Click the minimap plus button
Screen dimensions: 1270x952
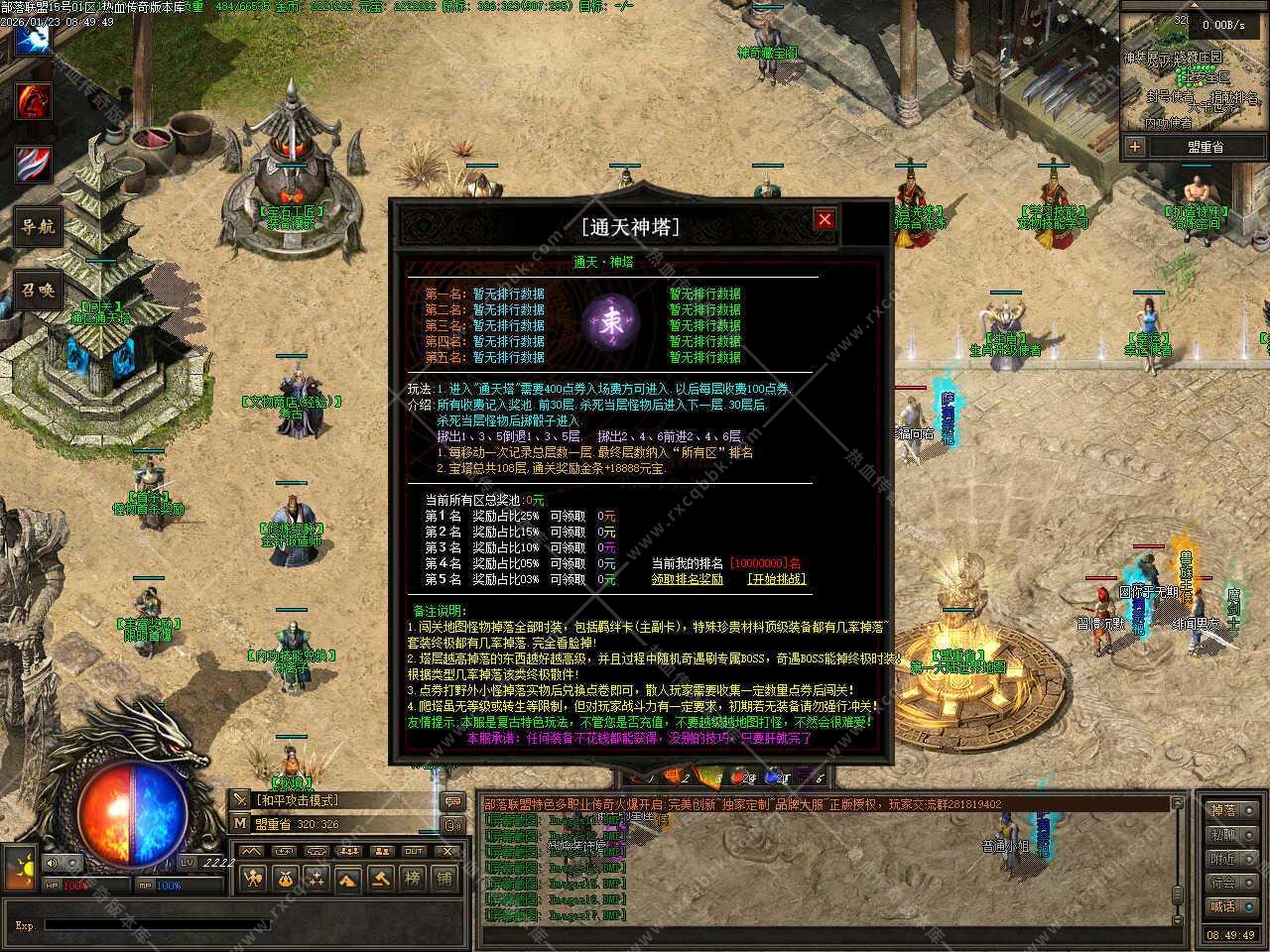tap(1134, 147)
